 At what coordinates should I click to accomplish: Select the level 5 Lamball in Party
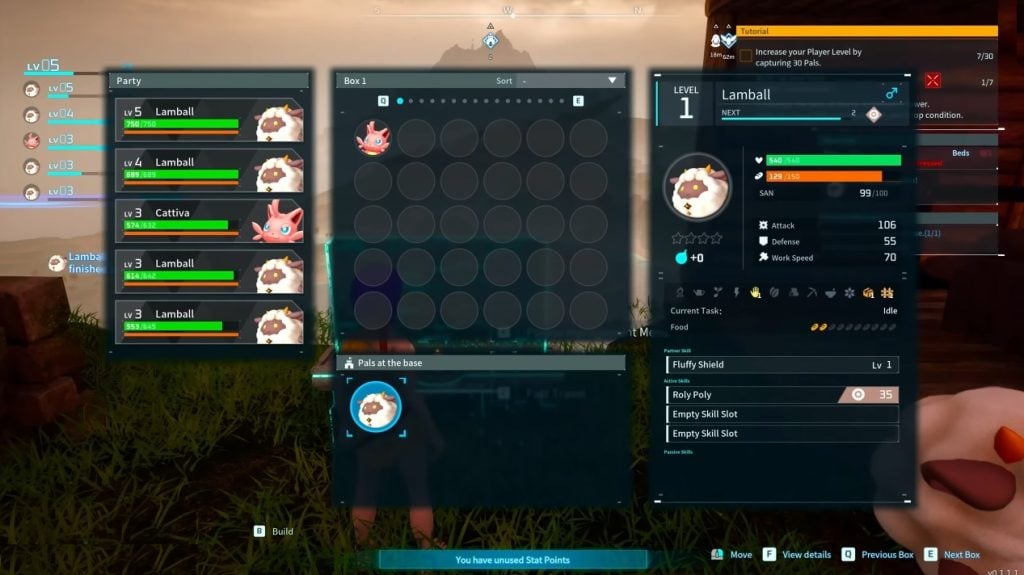[x=209, y=119]
